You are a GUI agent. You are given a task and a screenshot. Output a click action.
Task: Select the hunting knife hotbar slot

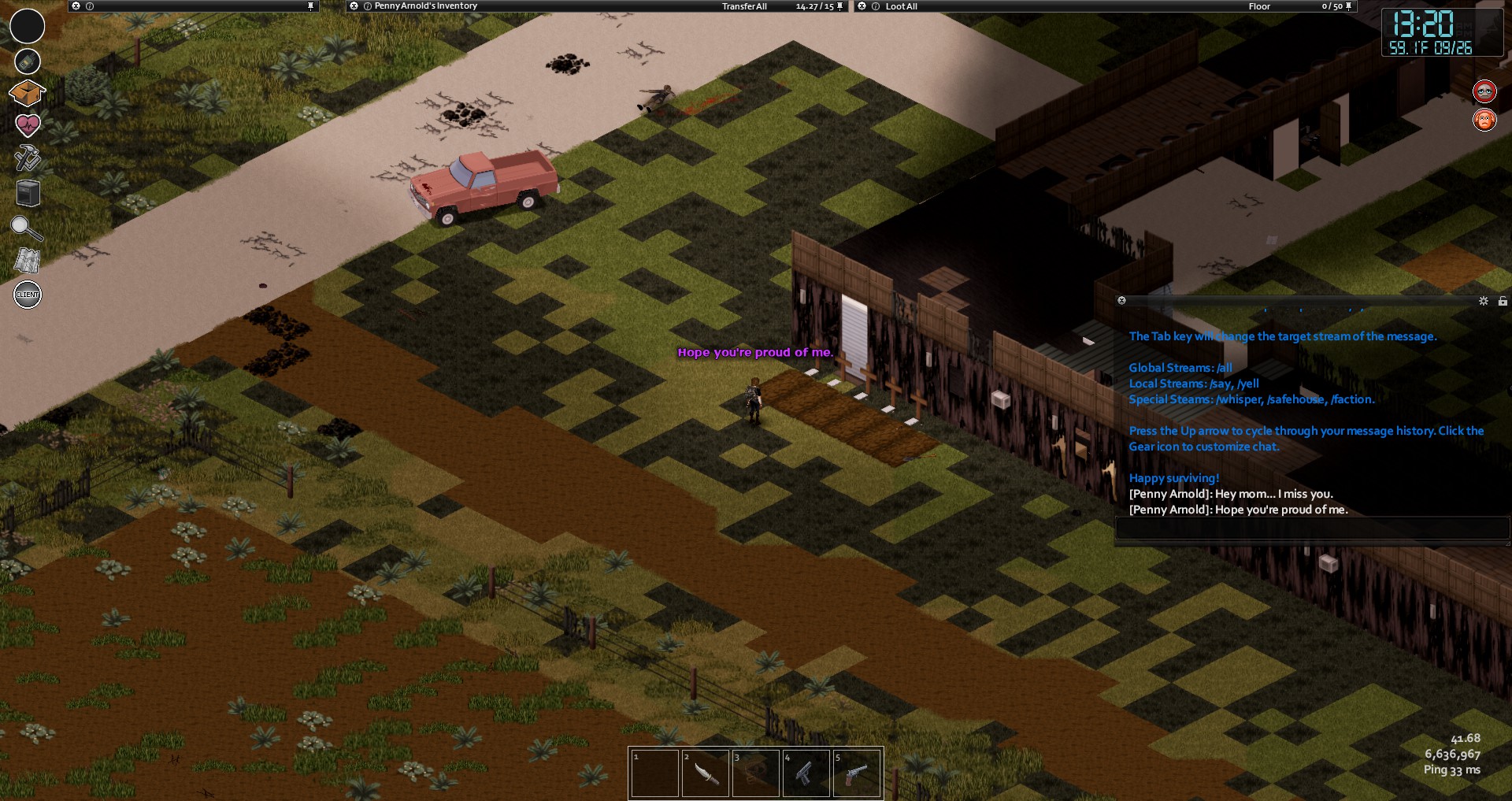click(x=705, y=773)
